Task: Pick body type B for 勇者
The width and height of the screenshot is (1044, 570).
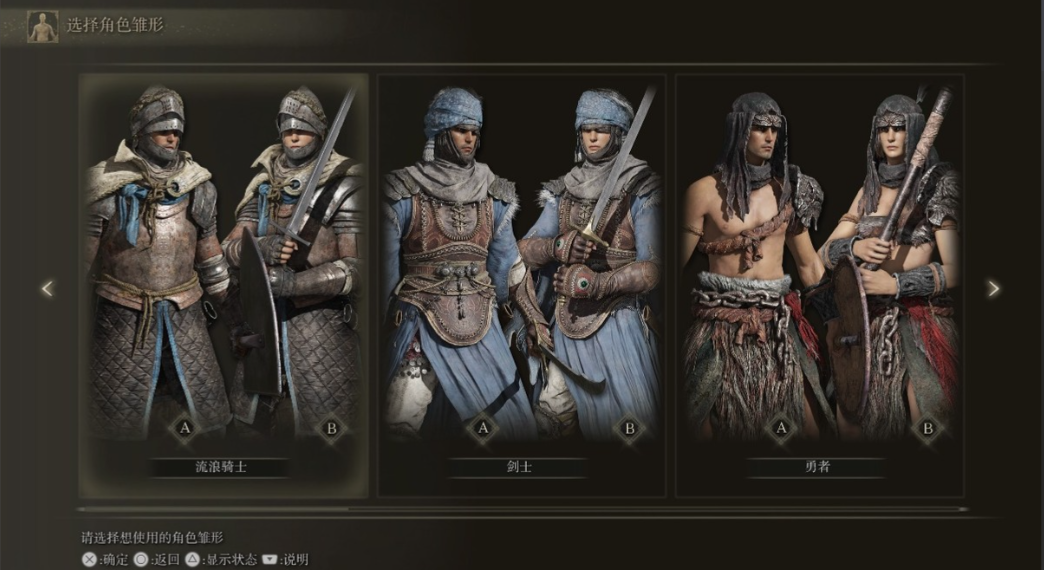Action: [927, 429]
